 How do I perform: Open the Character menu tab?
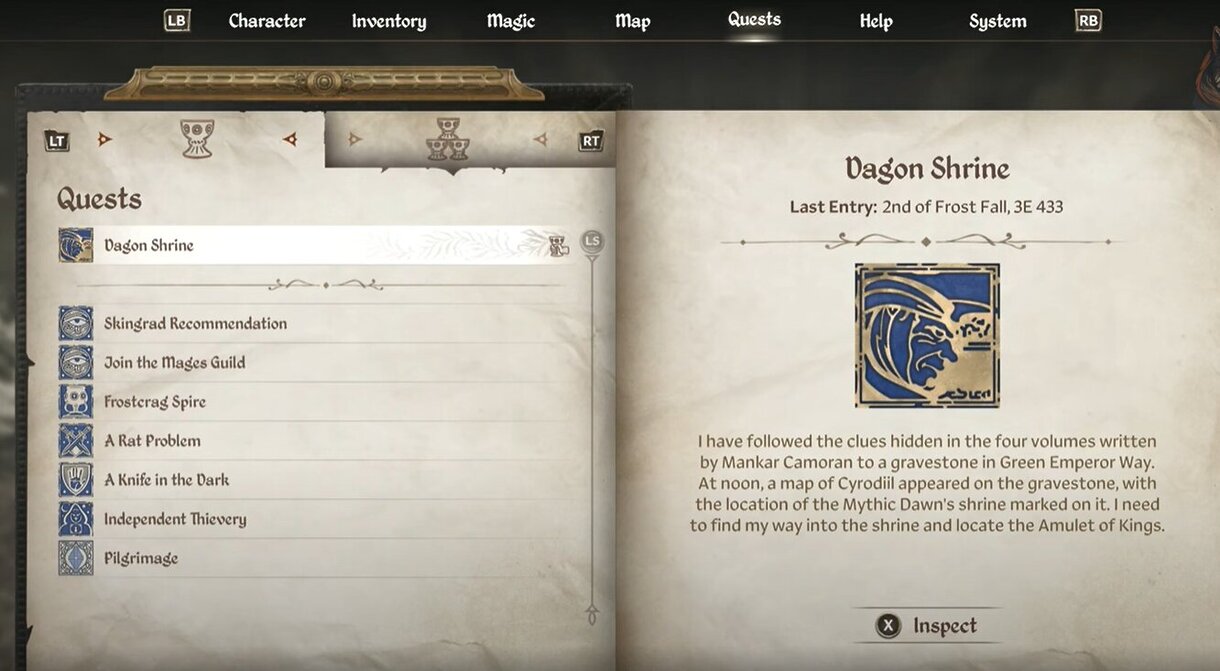[267, 21]
